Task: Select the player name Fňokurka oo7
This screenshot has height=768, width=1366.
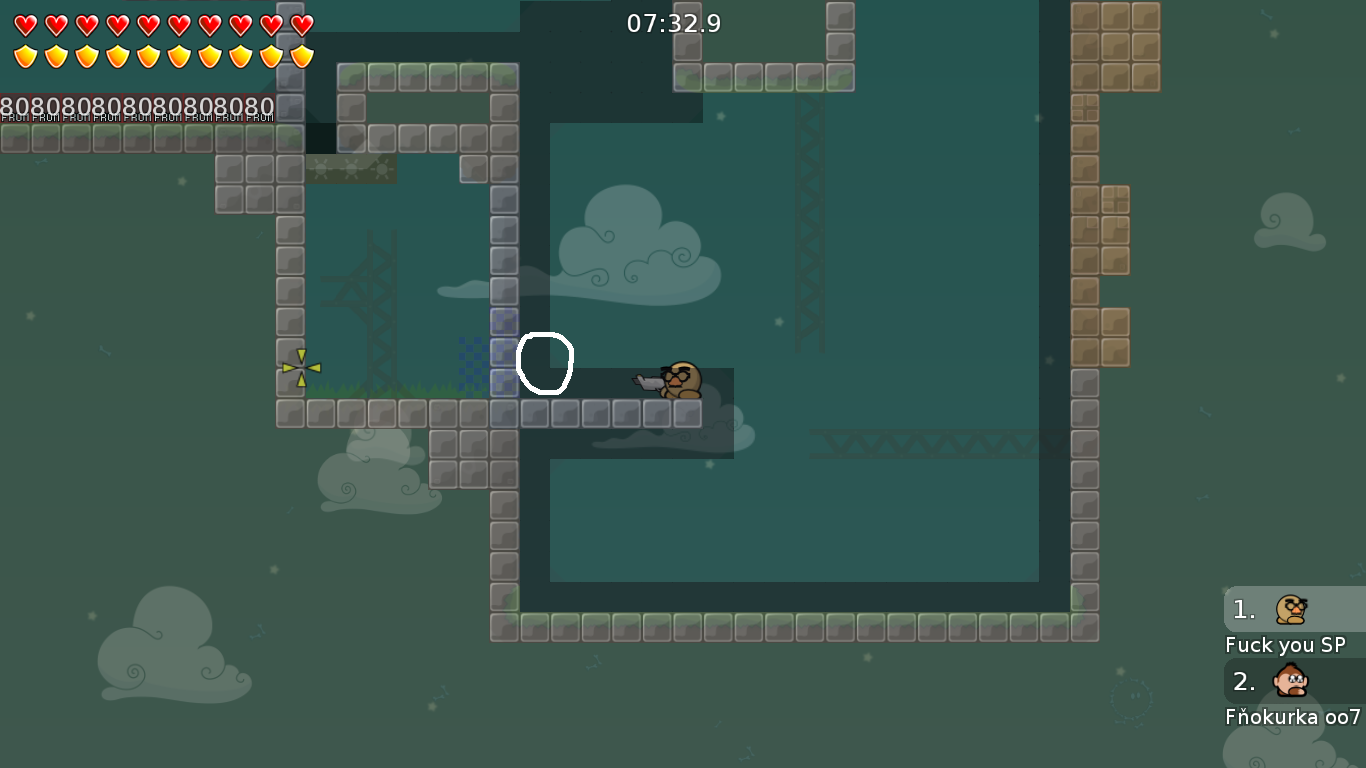Action: 1292,717
